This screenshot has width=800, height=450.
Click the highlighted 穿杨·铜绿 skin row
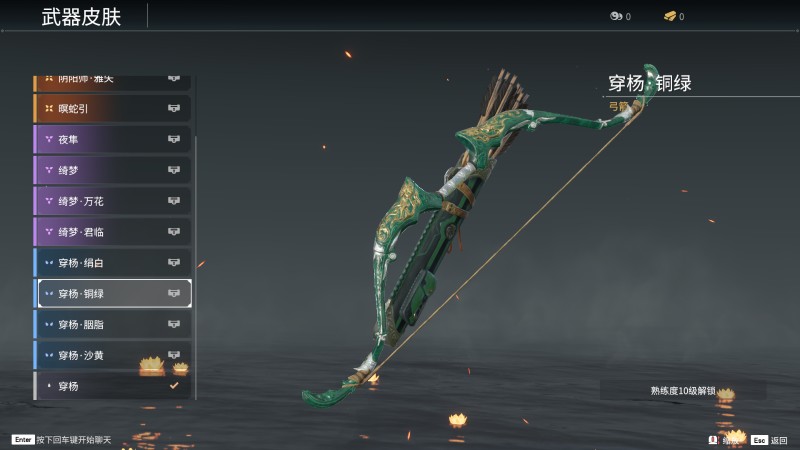click(112, 294)
